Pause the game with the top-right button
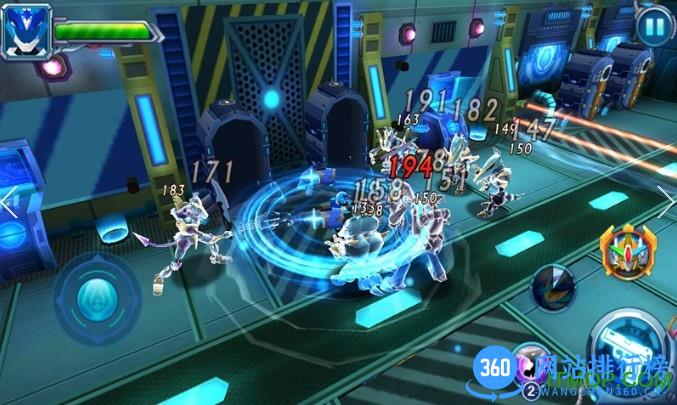677x405 pixels. (x=653, y=24)
